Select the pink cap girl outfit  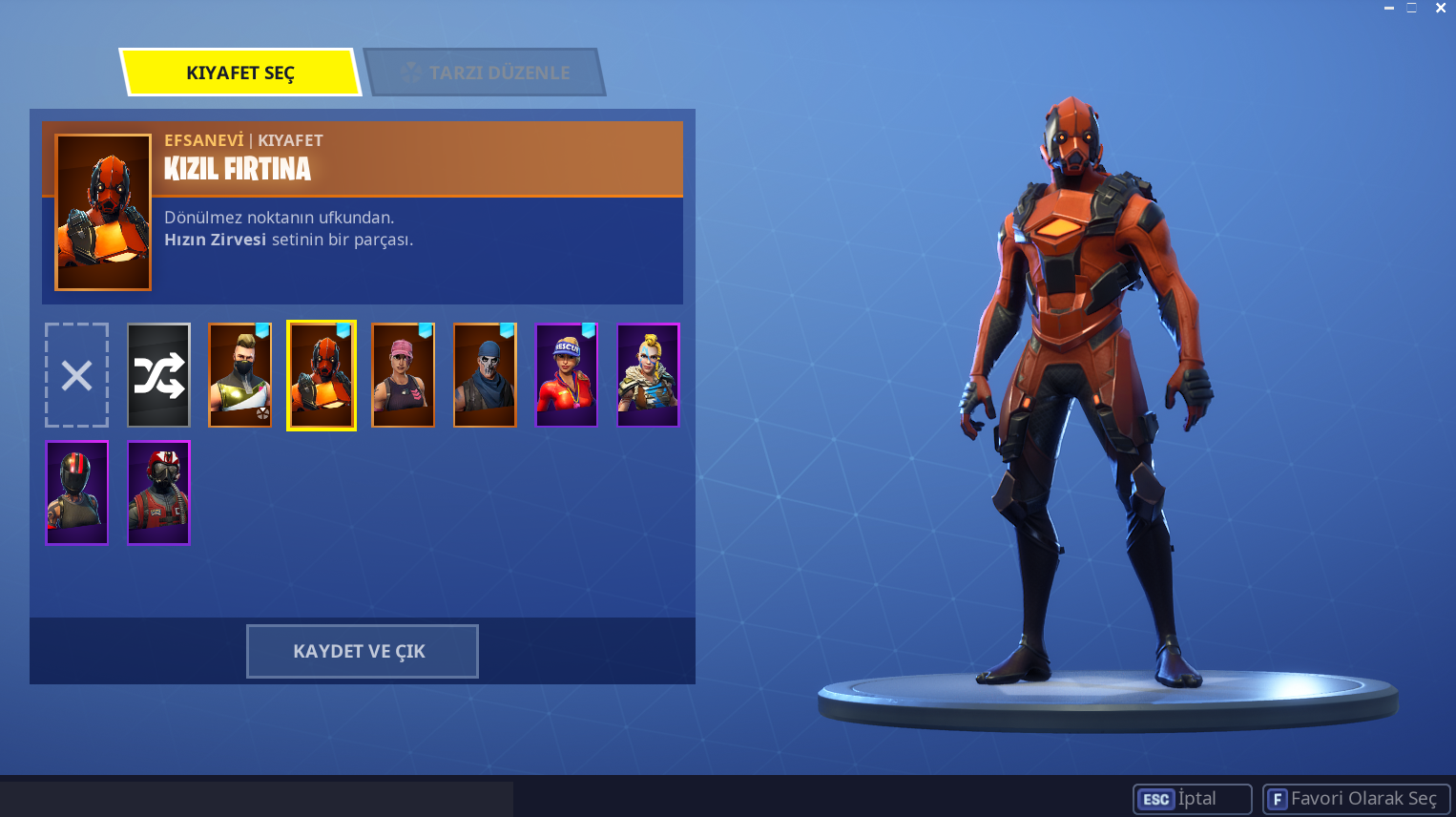tap(403, 375)
